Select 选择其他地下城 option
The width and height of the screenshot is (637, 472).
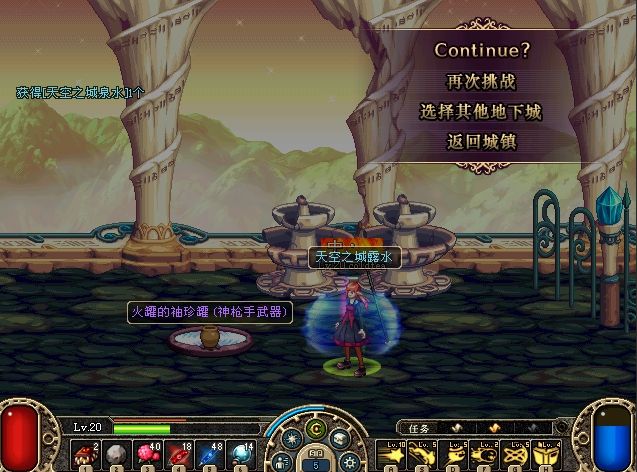[x=481, y=111]
